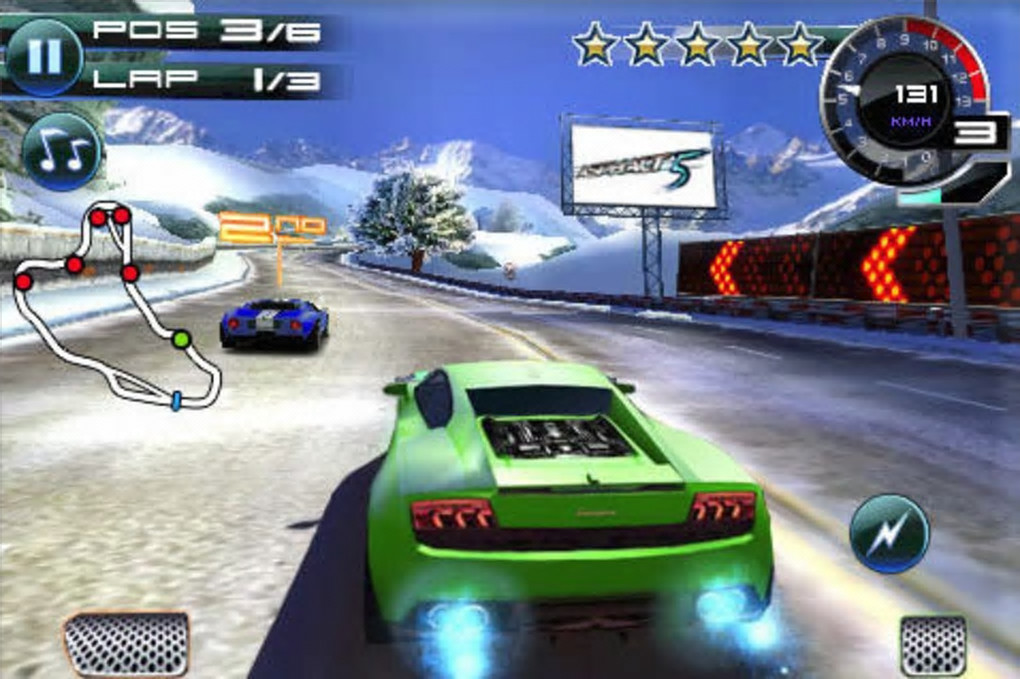Image resolution: width=1020 pixels, height=679 pixels.
Task: Activate the lightning bolt nitro boost
Action: pos(889,533)
